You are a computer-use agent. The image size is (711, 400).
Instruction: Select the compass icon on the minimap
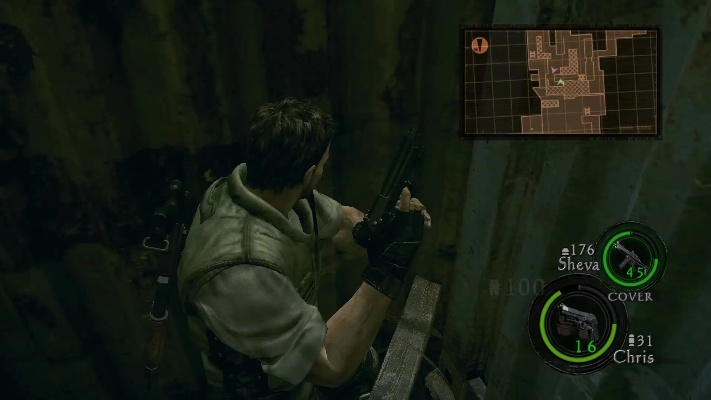pyautogui.click(x=479, y=45)
